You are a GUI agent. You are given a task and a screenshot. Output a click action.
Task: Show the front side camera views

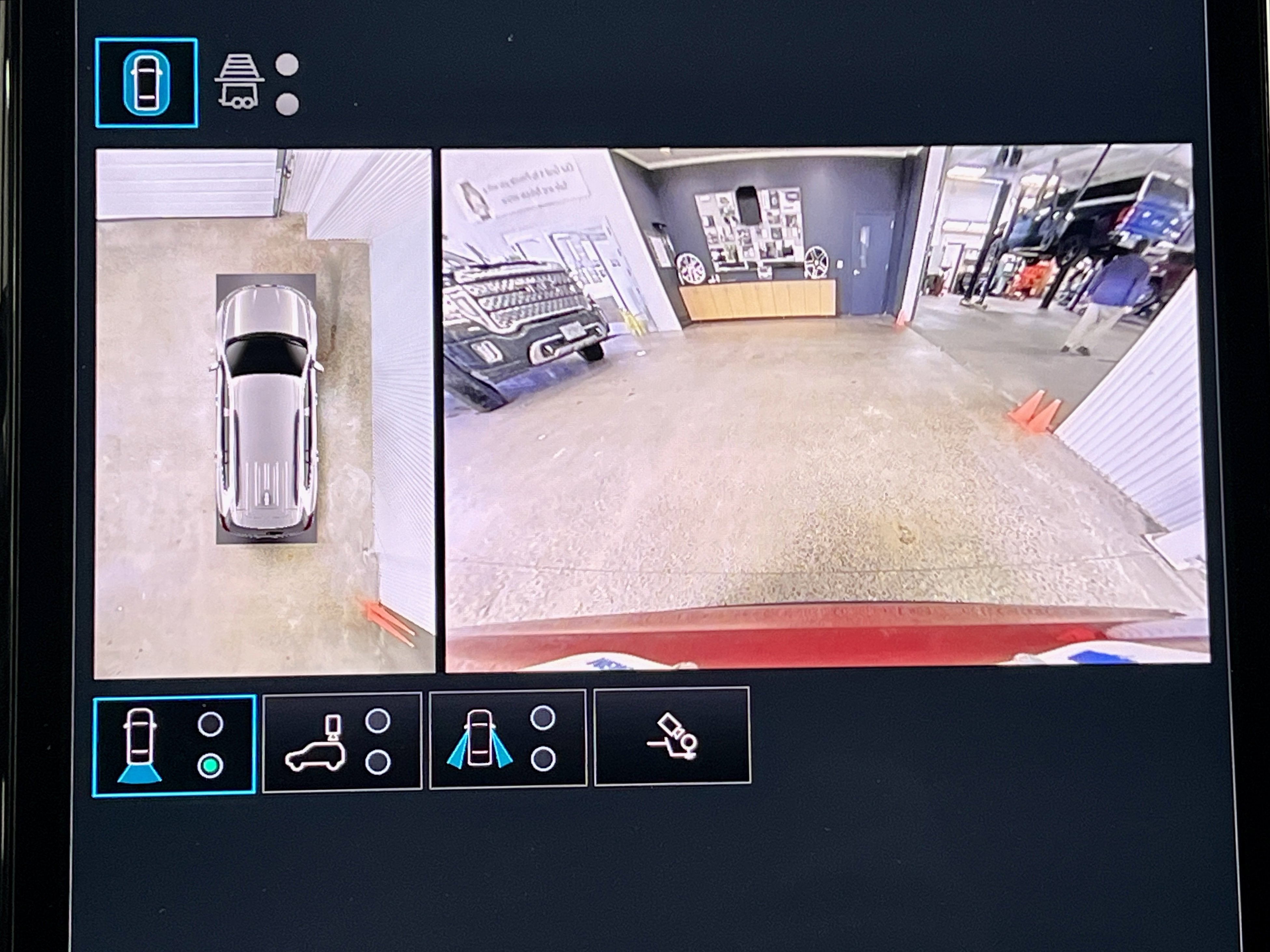coord(508,739)
